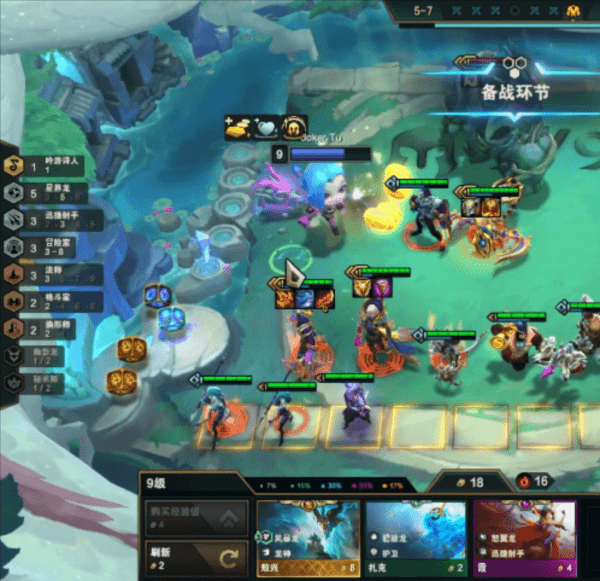The image size is (600, 581).
Task: Click the helmet icon above the avatar
Action: (x=293, y=127)
